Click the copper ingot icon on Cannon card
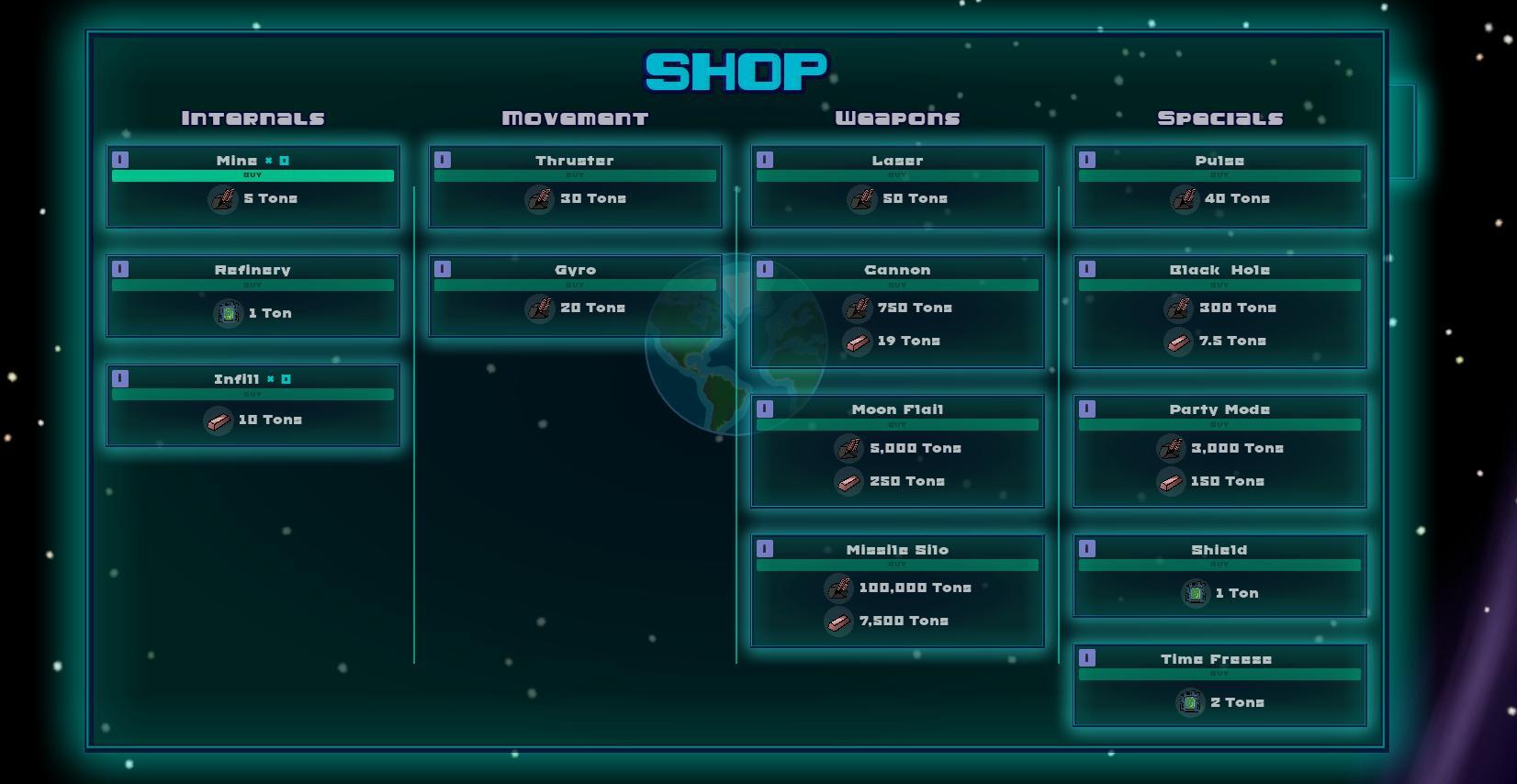1517x784 pixels. pyautogui.click(x=858, y=341)
